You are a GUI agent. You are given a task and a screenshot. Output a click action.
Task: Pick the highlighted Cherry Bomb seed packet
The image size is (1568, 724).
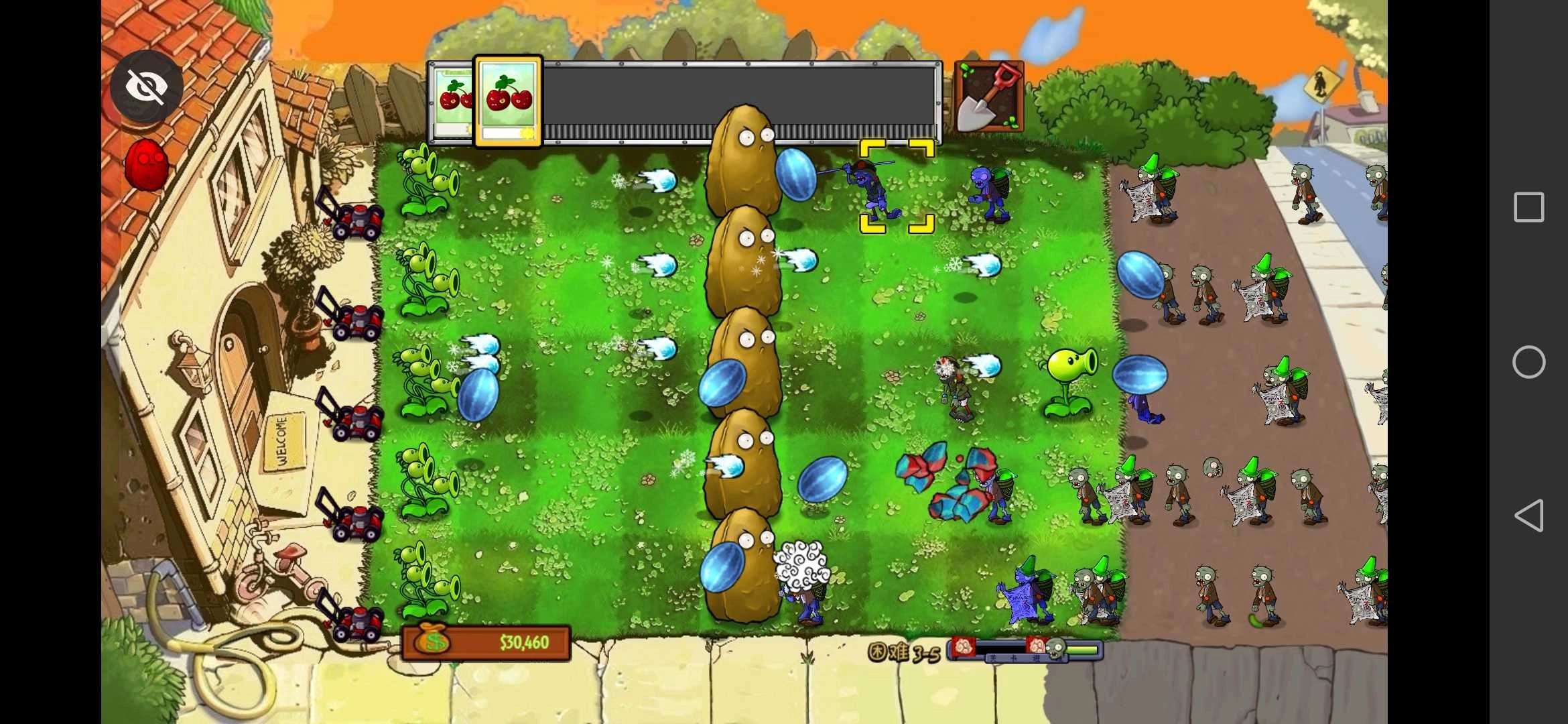click(508, 101)
